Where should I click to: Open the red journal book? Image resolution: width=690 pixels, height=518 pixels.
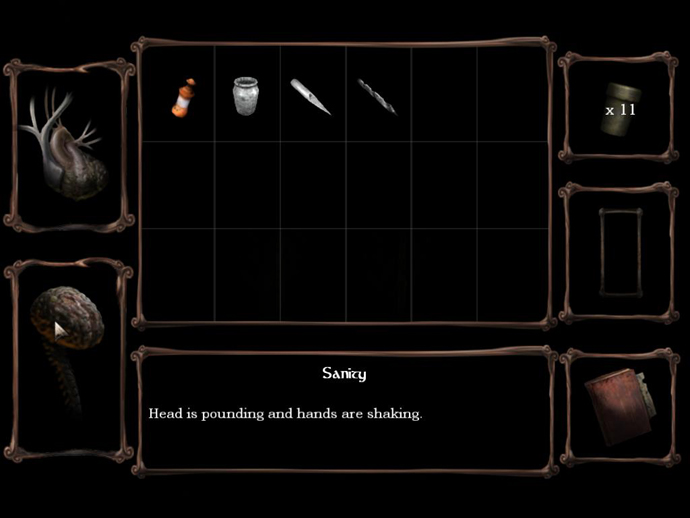coord(616,406)
